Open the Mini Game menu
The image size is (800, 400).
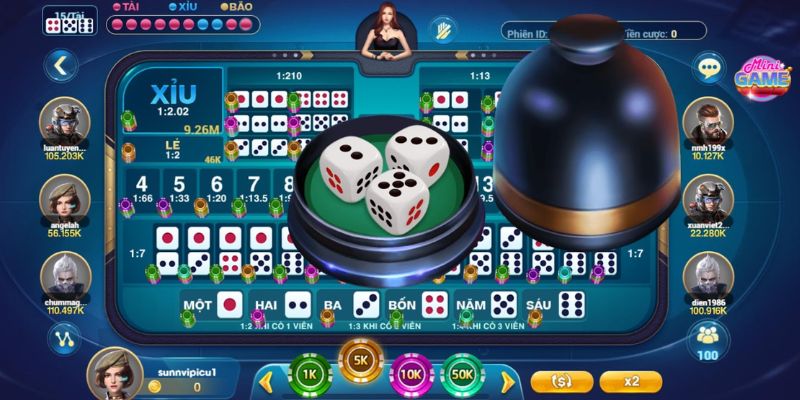[x=763, y=77]
